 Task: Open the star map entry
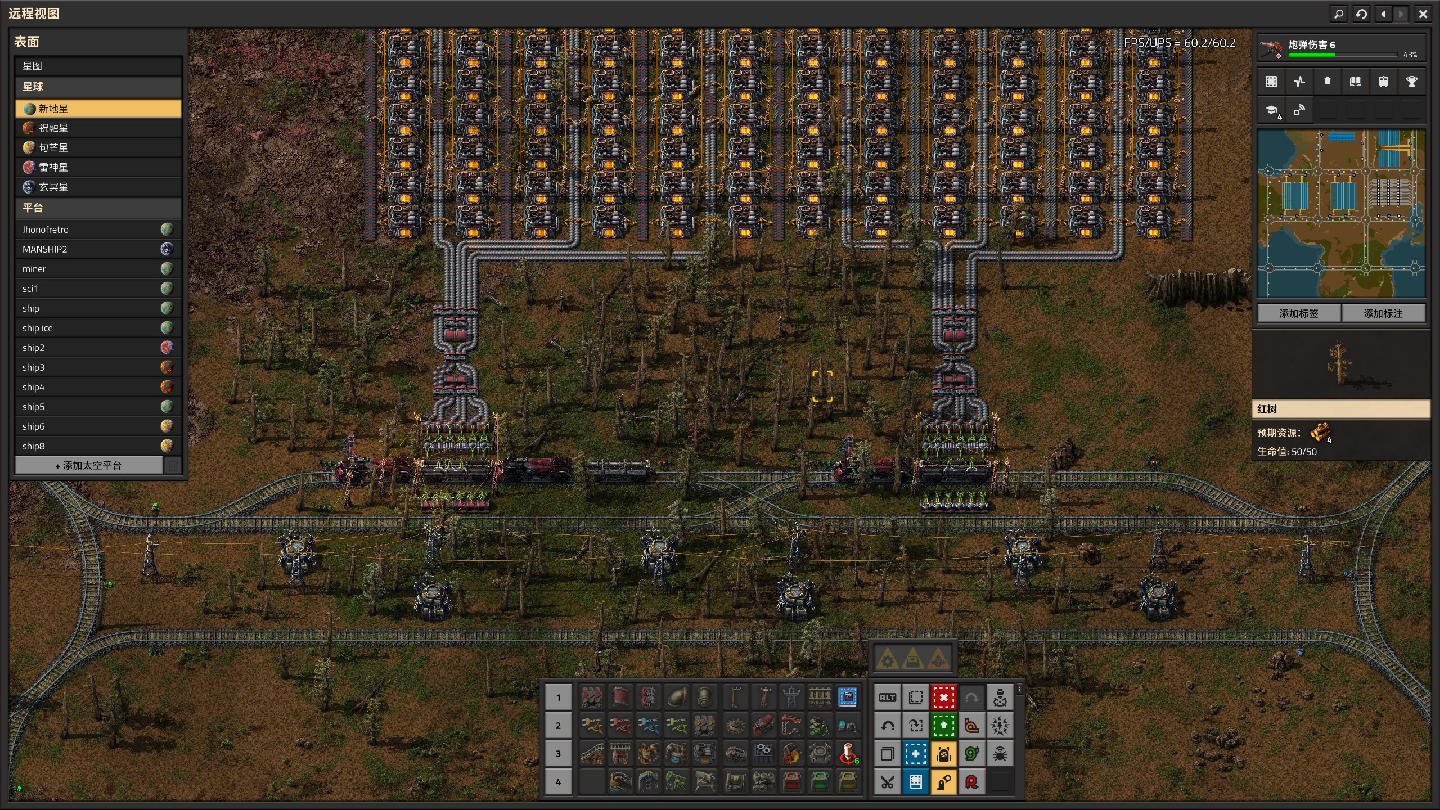pyautogui.click(x=98, y=65)
